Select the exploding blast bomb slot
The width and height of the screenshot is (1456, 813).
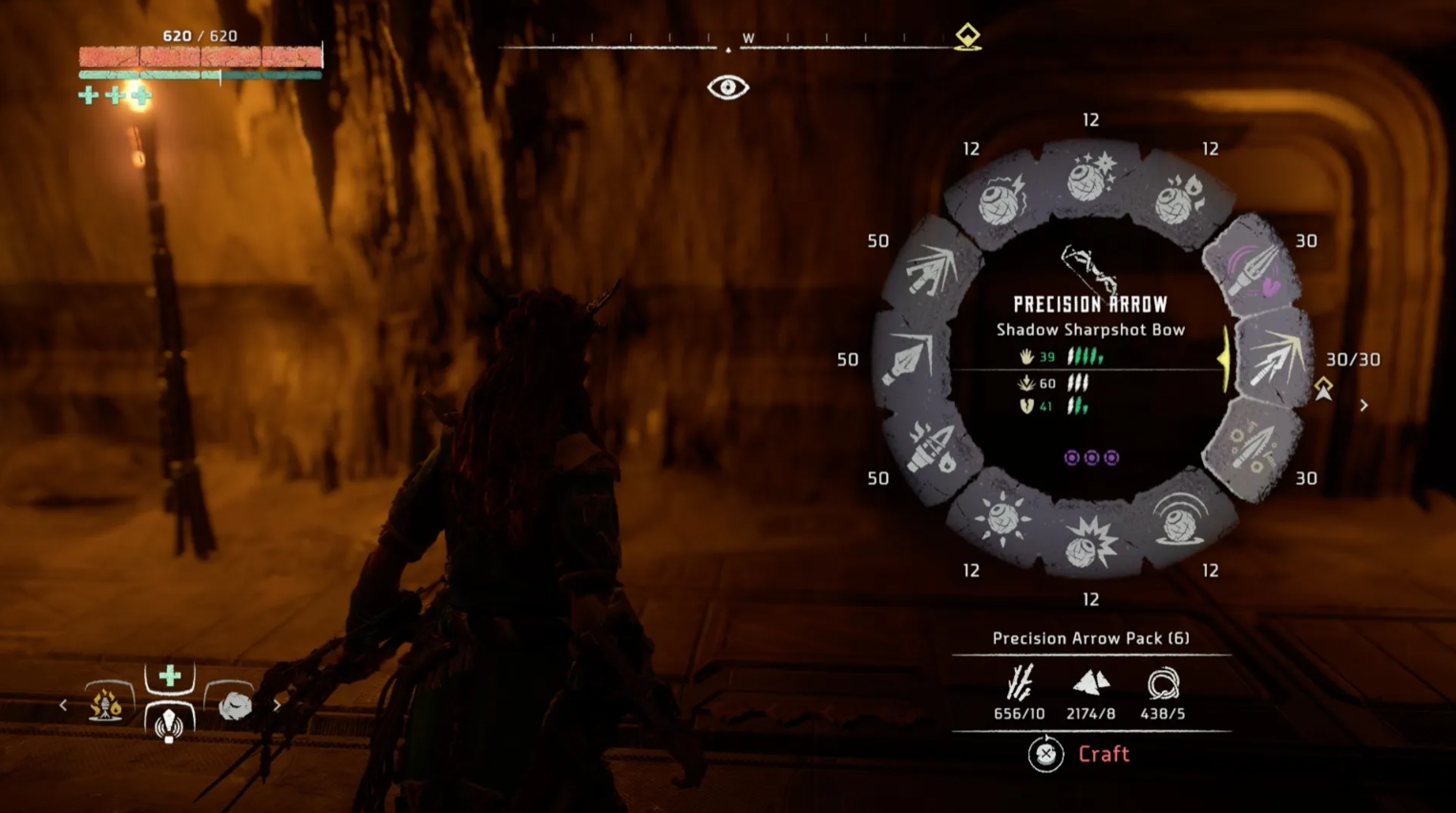tap(1090, 542)
